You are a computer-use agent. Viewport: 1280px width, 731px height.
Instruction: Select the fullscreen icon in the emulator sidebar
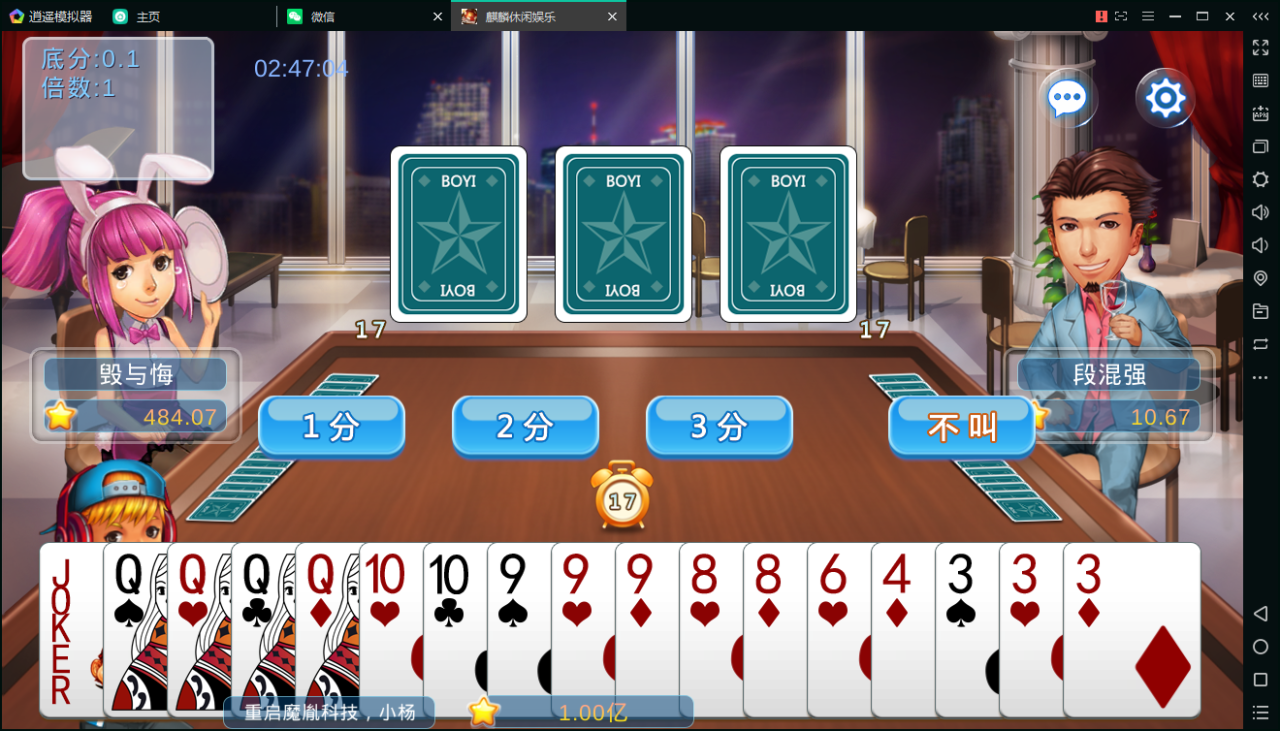click(x=1260, y=46)
